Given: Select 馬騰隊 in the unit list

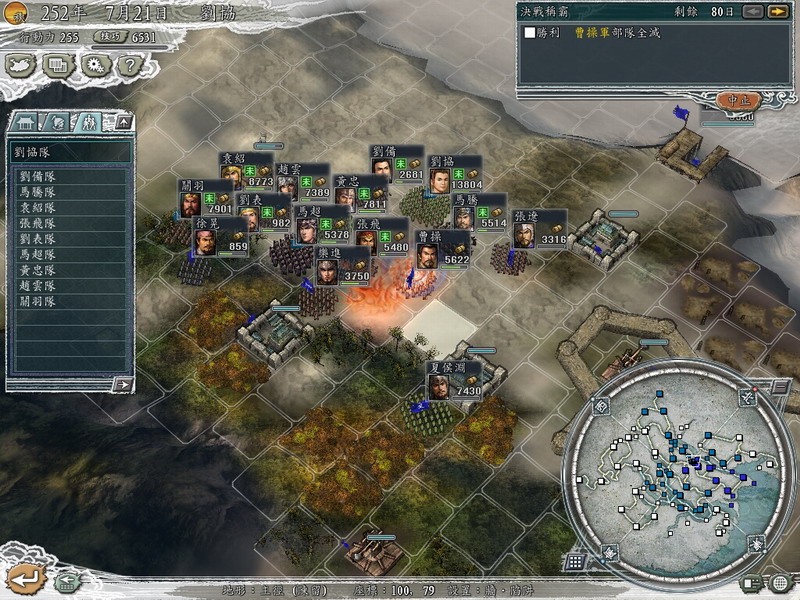Looking at the screenshot, I should [38, 192].
